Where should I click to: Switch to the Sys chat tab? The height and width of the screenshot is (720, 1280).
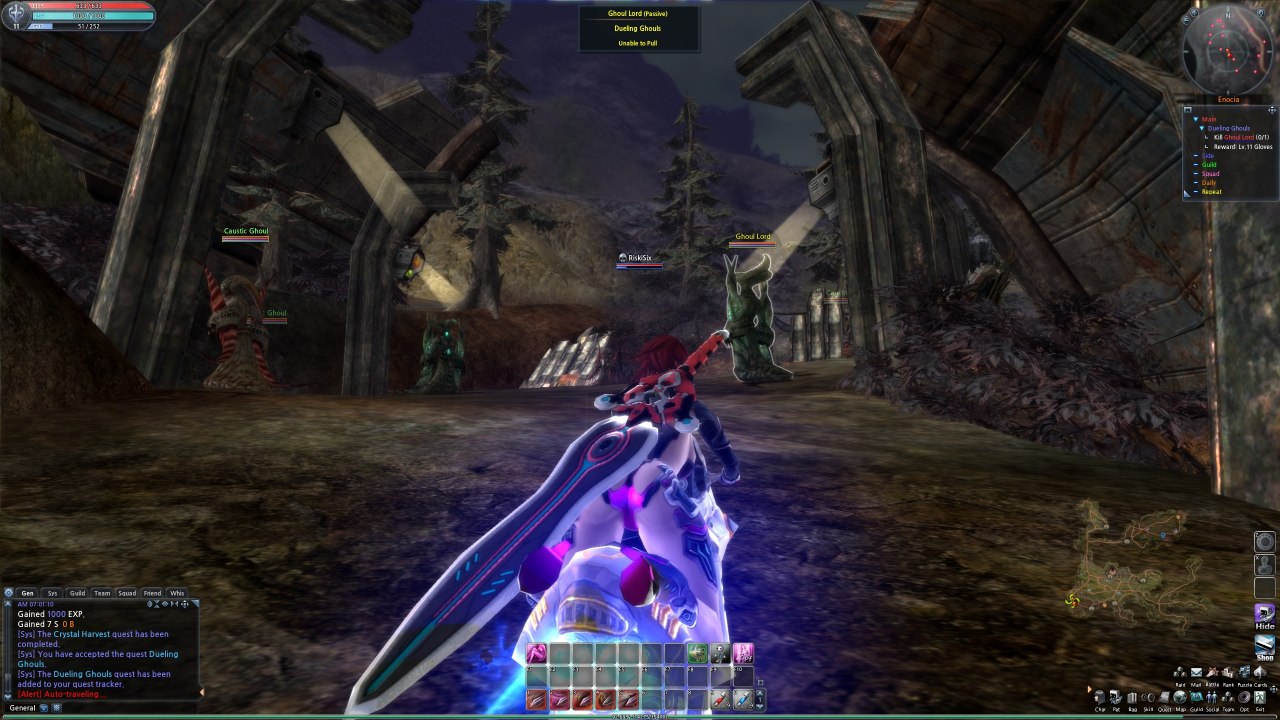pyautogui.click(x=53, y=593)
